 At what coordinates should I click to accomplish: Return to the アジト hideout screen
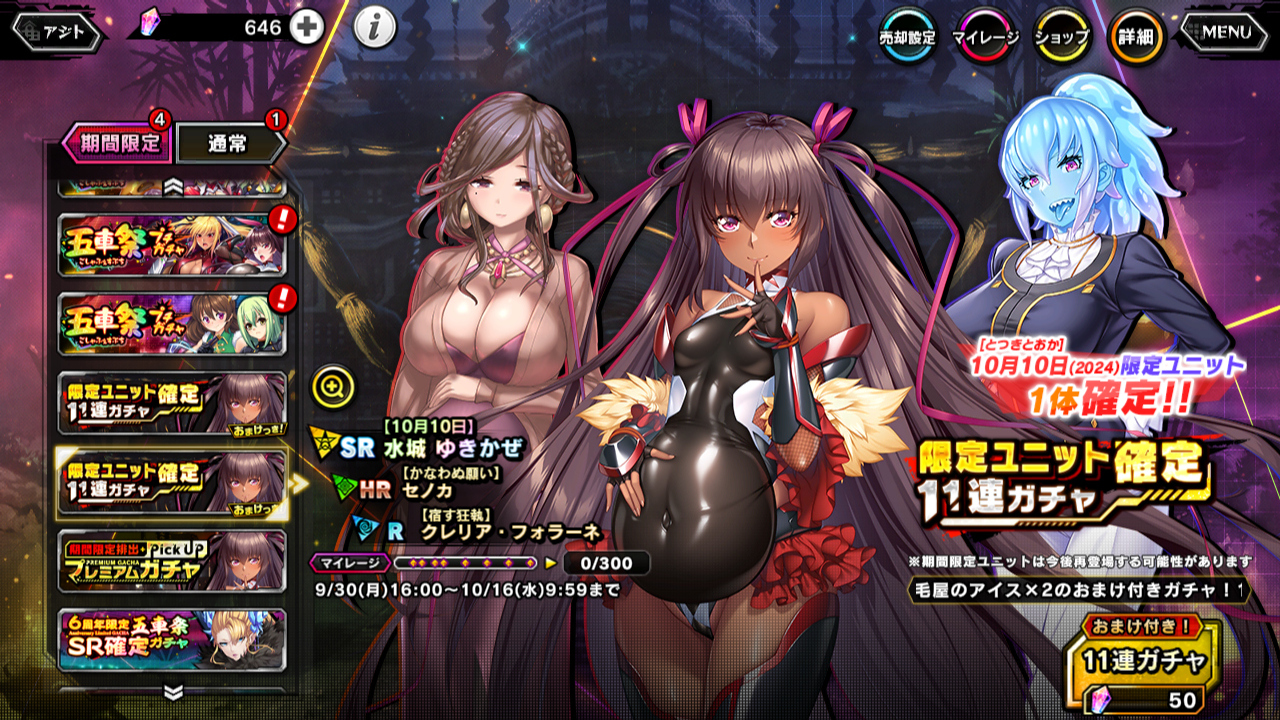click(58, 32)
